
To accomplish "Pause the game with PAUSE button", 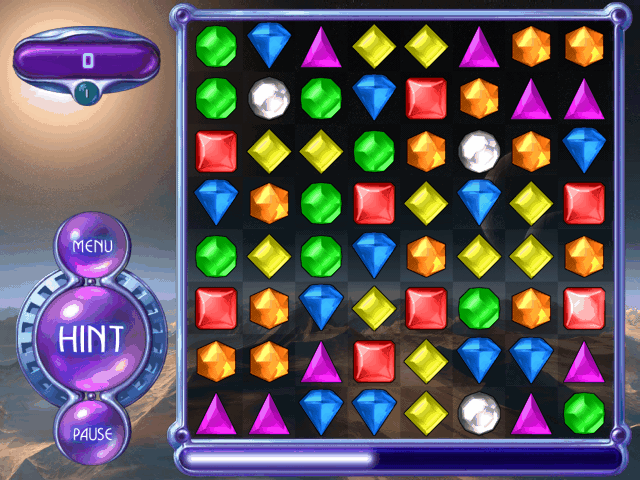I will pos(91,434).
